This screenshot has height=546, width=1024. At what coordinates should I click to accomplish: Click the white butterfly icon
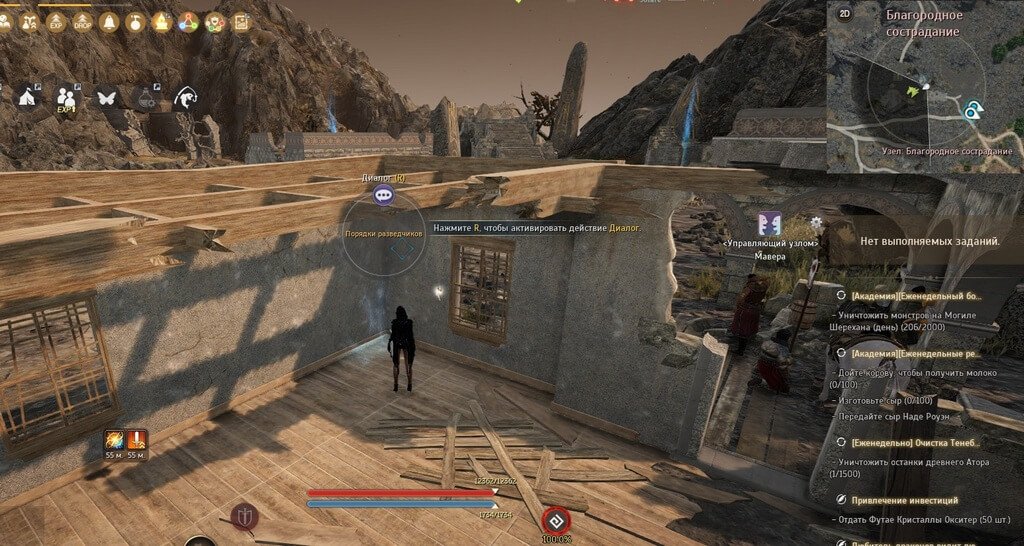(x=106, y=97)
